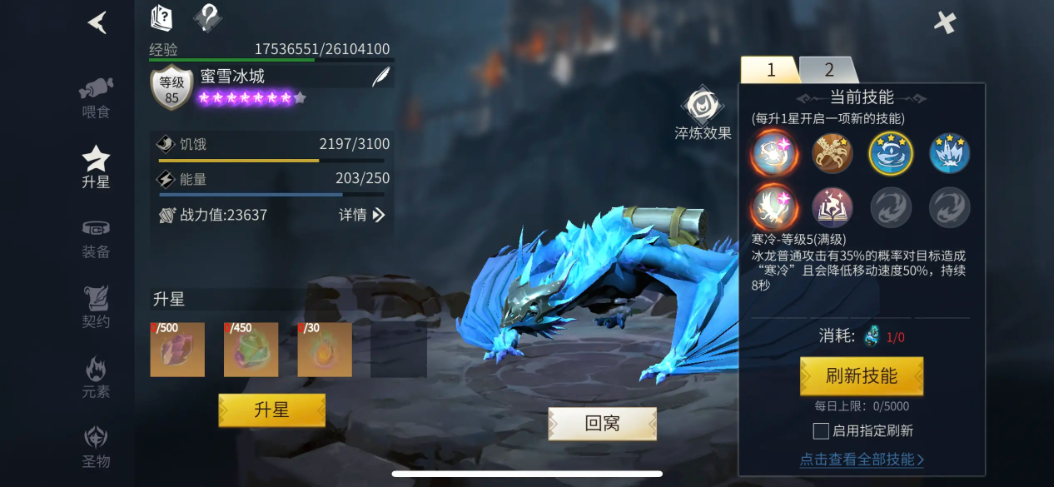Viewport: 1054px width, 487px height.
Task: Open the 契约 contract menu
Action: 96,308
